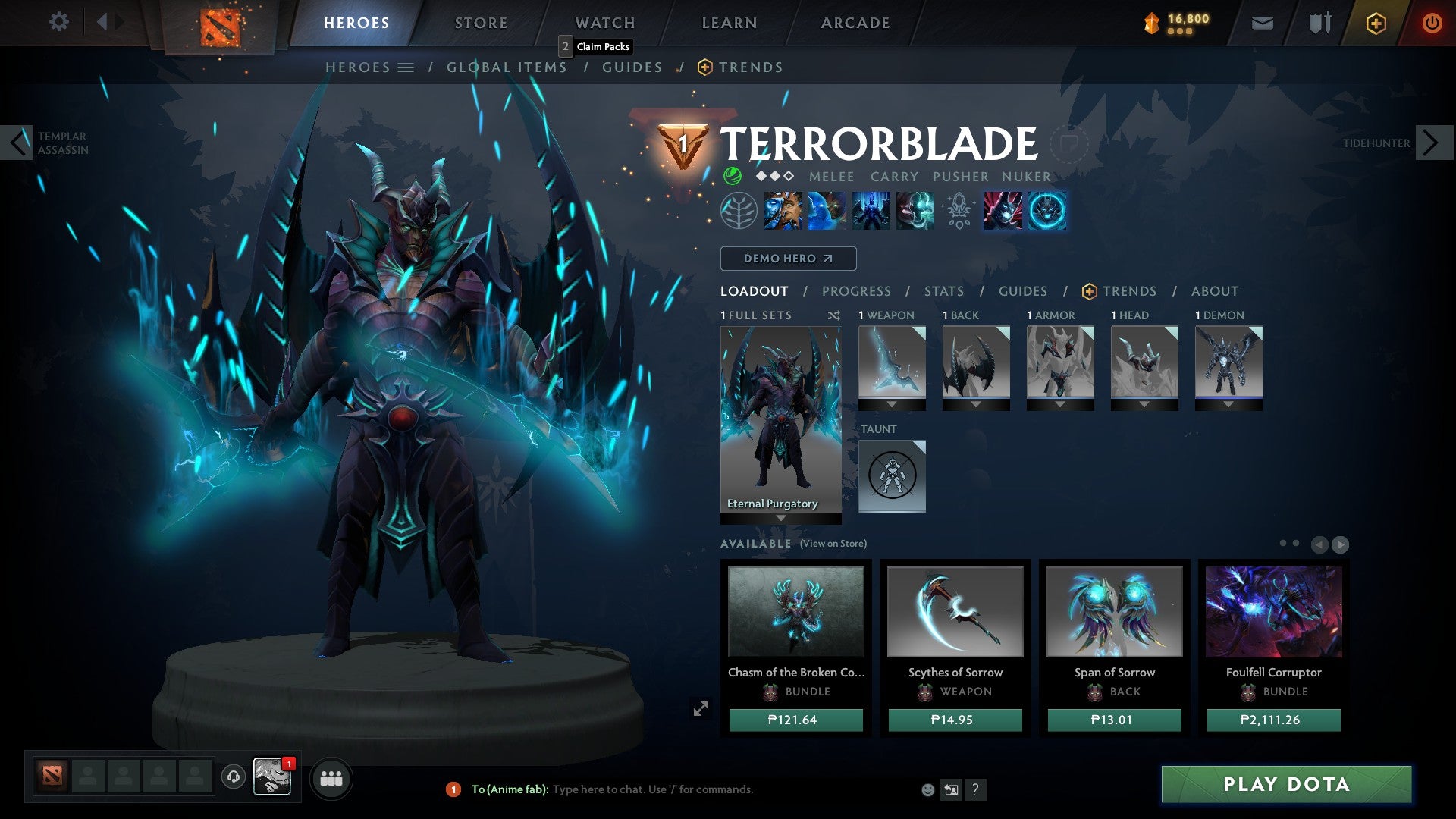Open Dota Plus hexagon icon
The image size is (1456, 819).
(1376, 23)
